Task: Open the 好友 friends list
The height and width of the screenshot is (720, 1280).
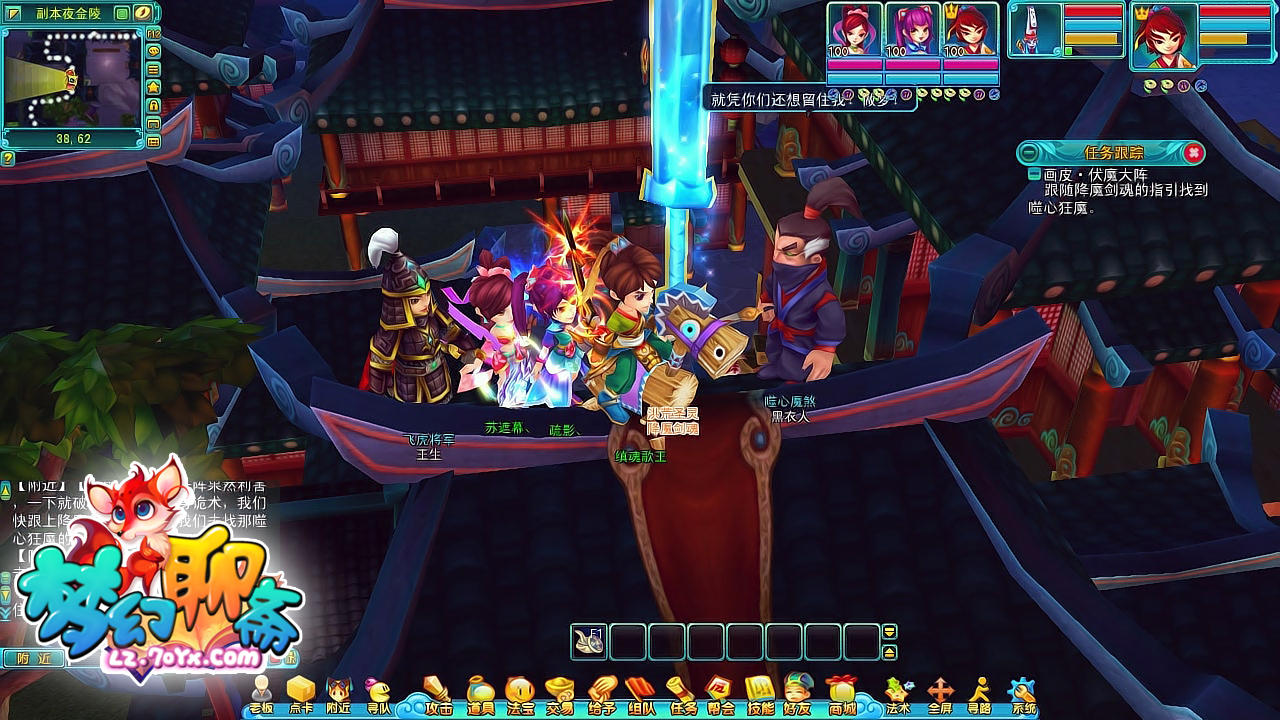Action: (798, 694)
